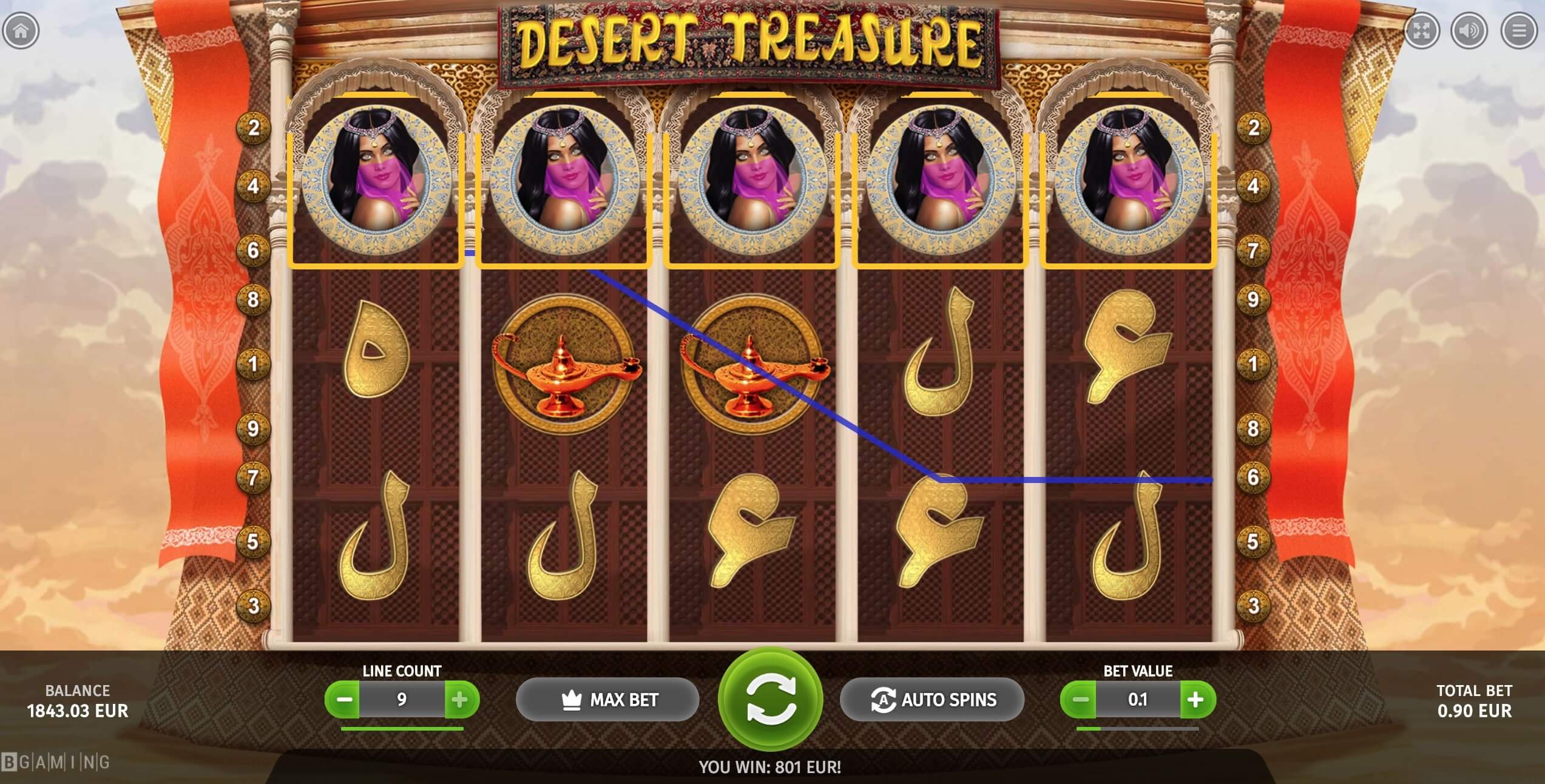Mute the game sound
Viewport: 1545px width, 784px height.
tap(1469, 30)
